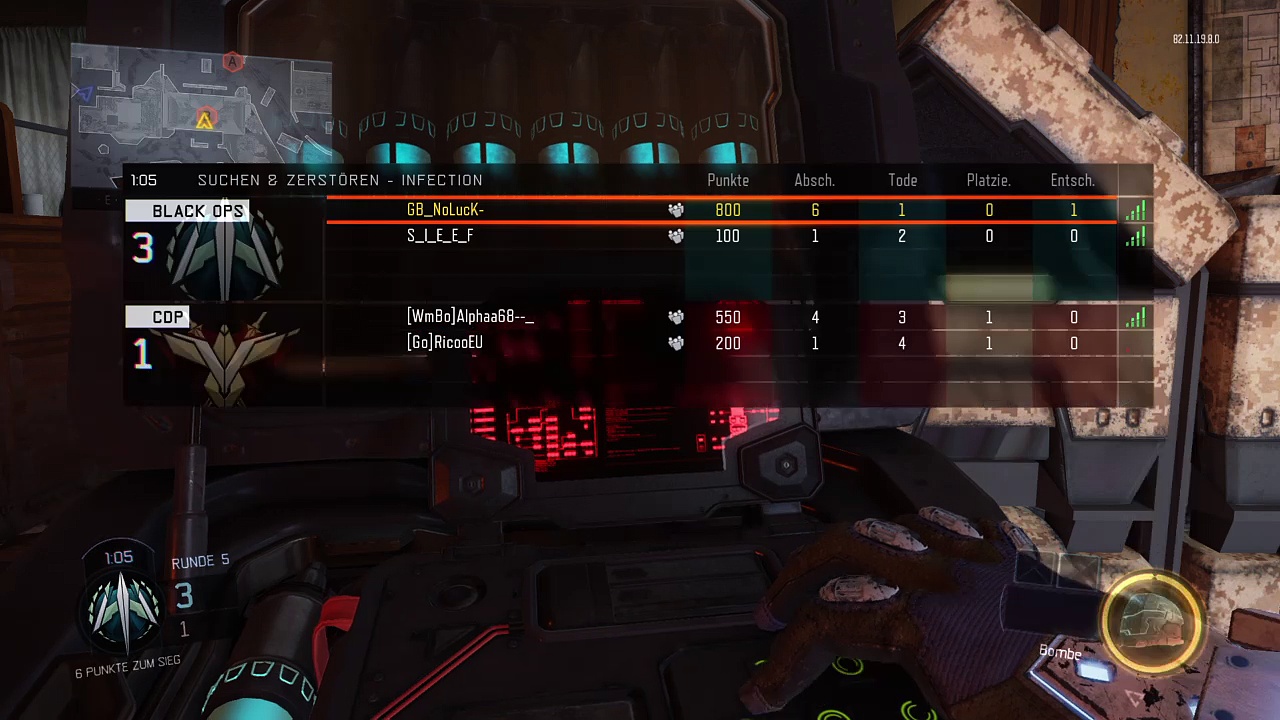This screenshot has height=720, width=1280.
Task: Choose the [WmBo]Alphaa68--_ player row
Action: [x=470, y=317]
